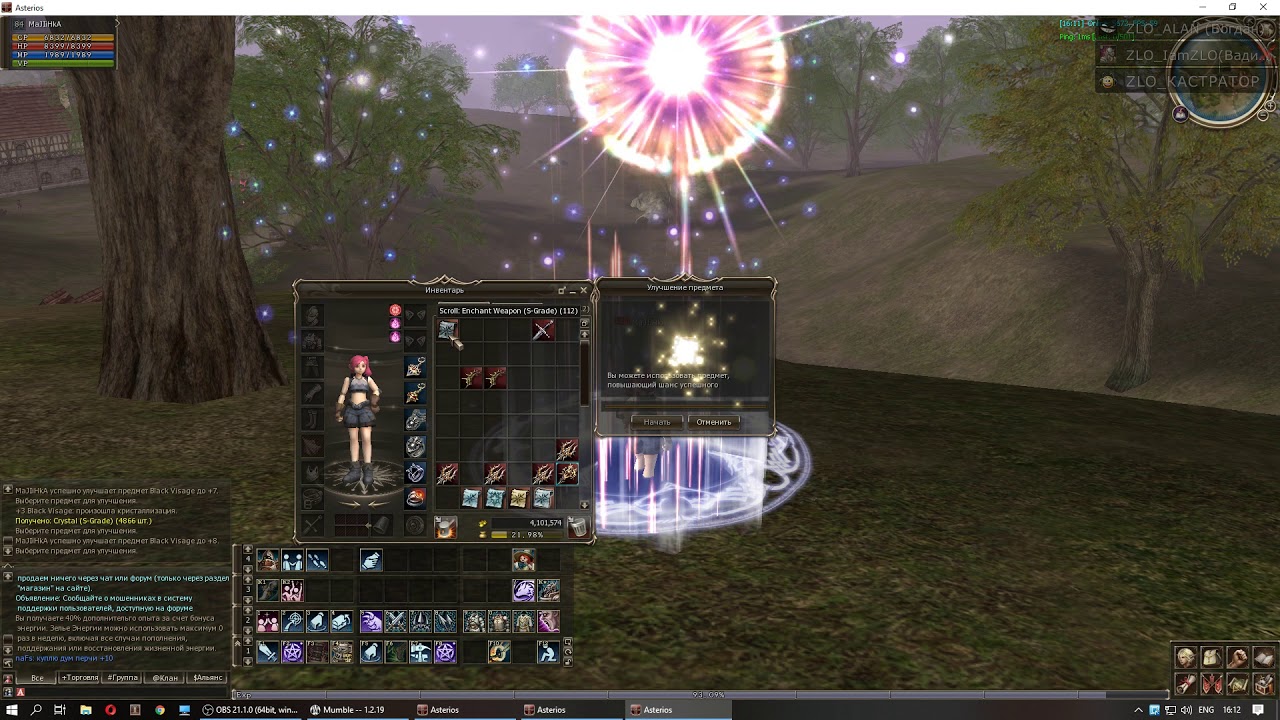Select the Enchant Weapon scroll with the pointer on it

coord(447,330)
